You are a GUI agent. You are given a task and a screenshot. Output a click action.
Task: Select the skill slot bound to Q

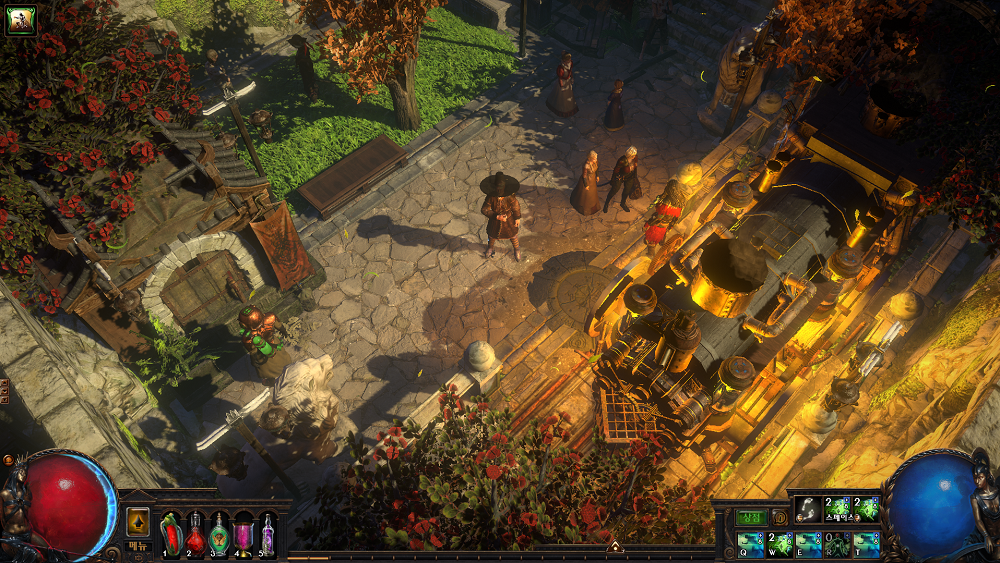click(750, 544)
